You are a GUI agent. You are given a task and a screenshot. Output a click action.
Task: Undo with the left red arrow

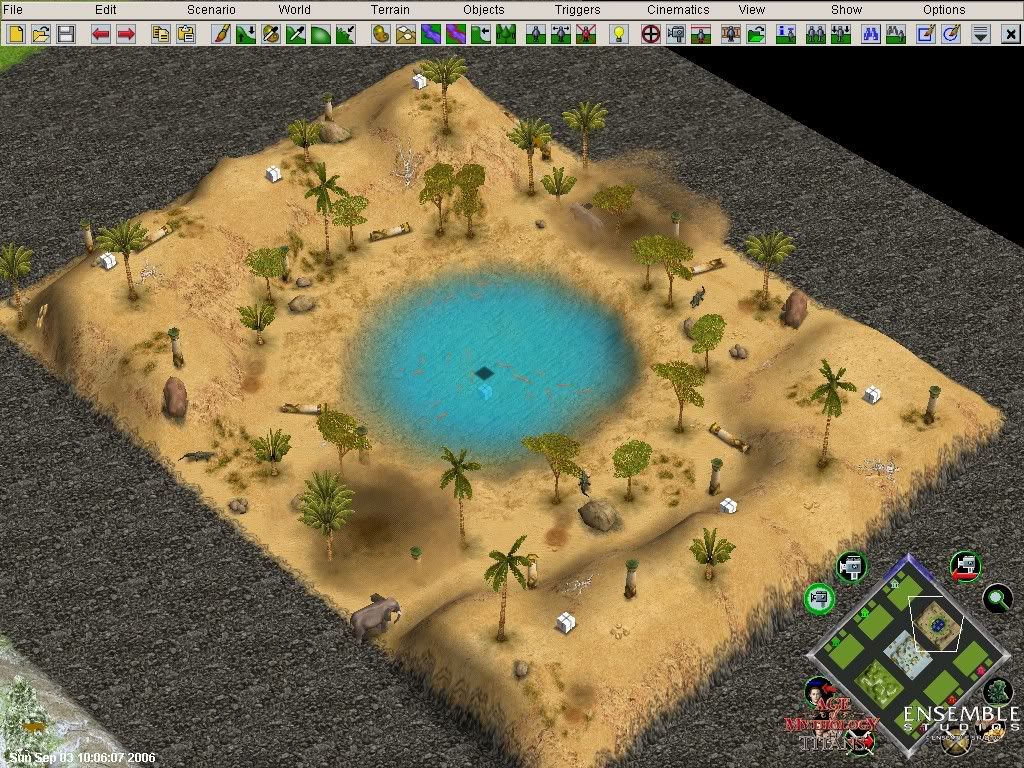click(101, 34)
